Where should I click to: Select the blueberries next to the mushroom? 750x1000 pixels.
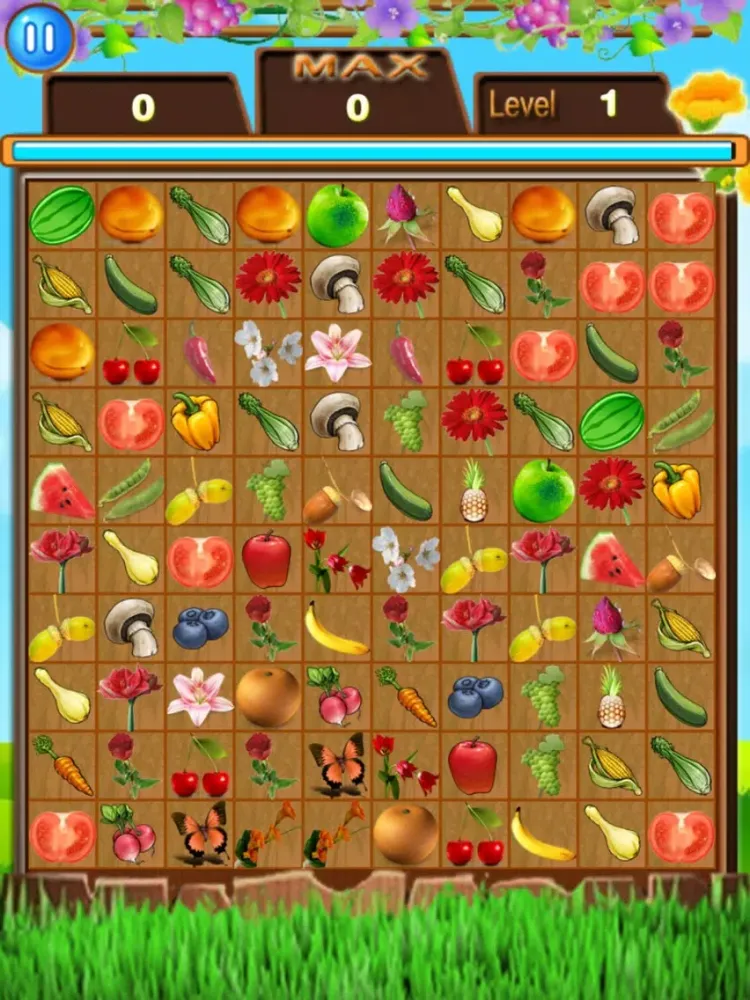(x=200, y=628)
